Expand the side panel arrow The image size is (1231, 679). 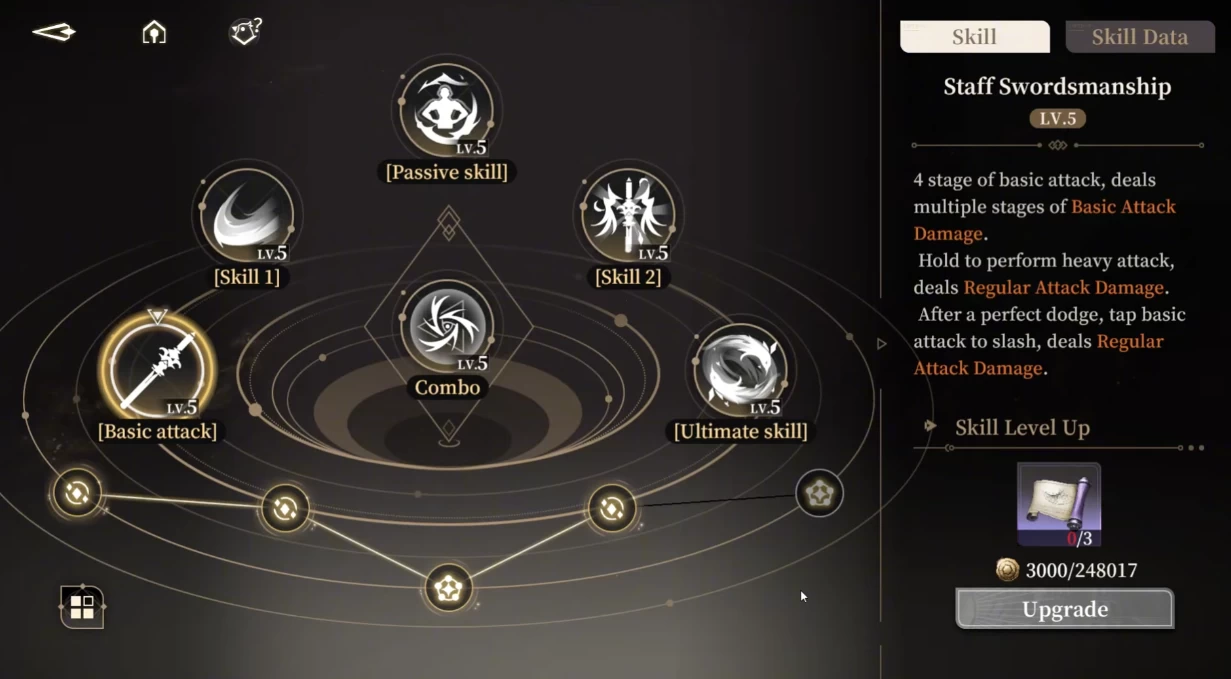pyautogui.click(x=881, y=344)
